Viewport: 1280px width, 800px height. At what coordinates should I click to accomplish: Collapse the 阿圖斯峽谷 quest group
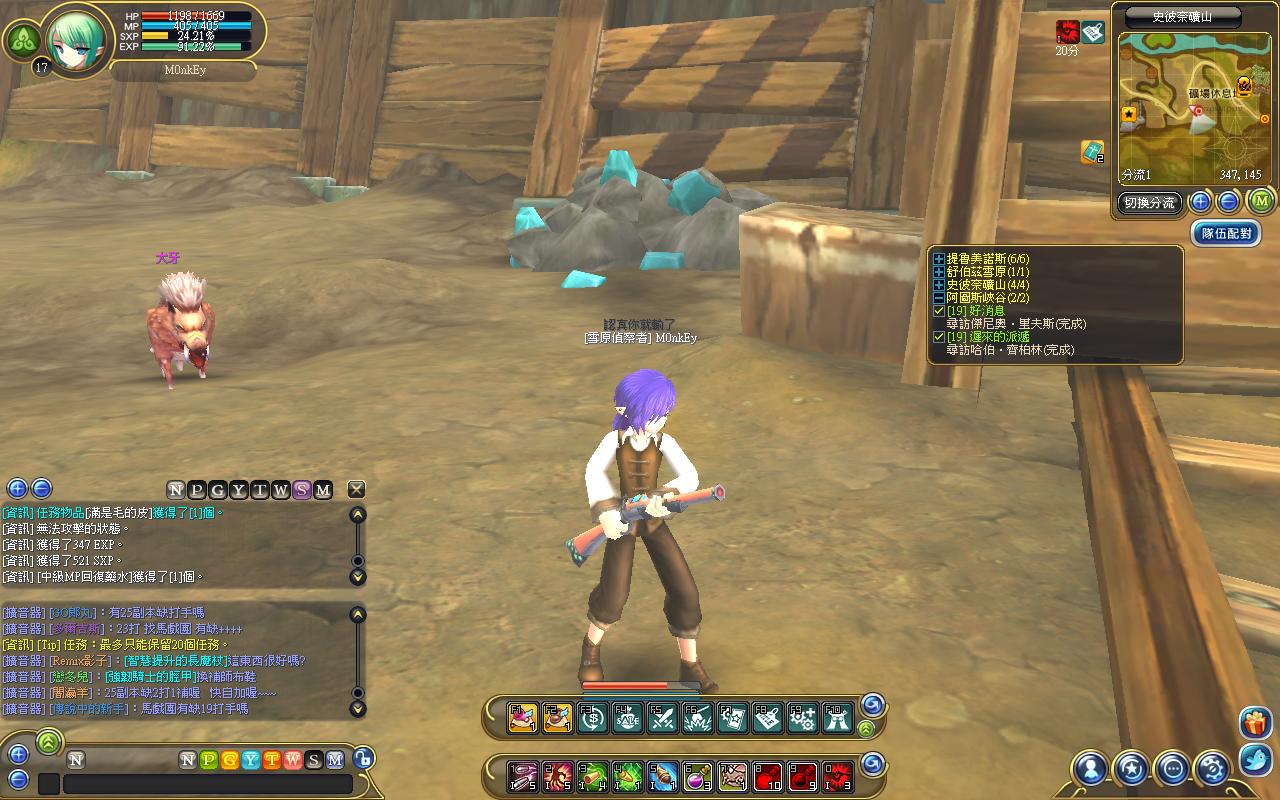pyautogui.click(x=939, y=298)
